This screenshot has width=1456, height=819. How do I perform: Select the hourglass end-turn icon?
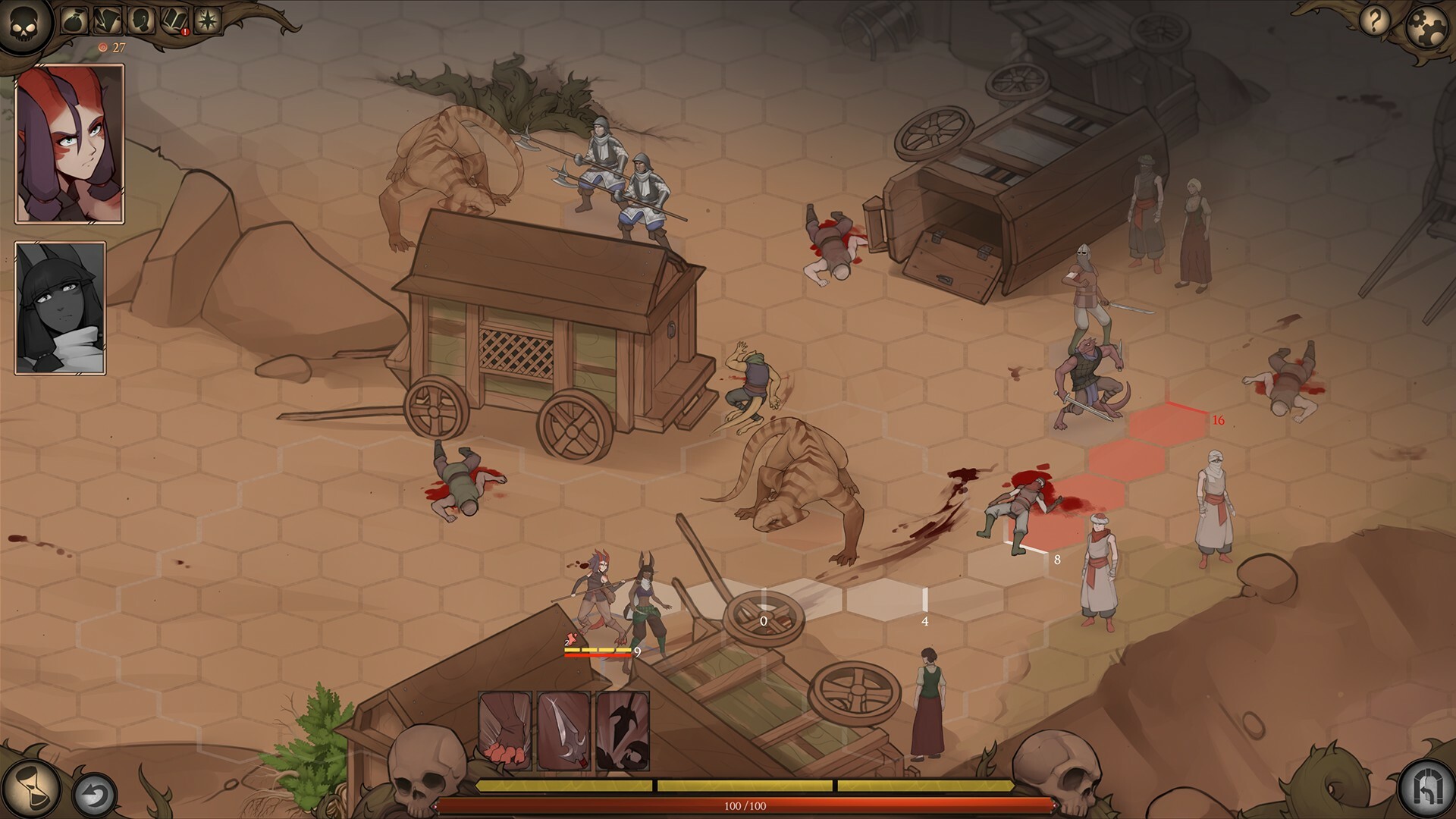click(x=30, y=789)
